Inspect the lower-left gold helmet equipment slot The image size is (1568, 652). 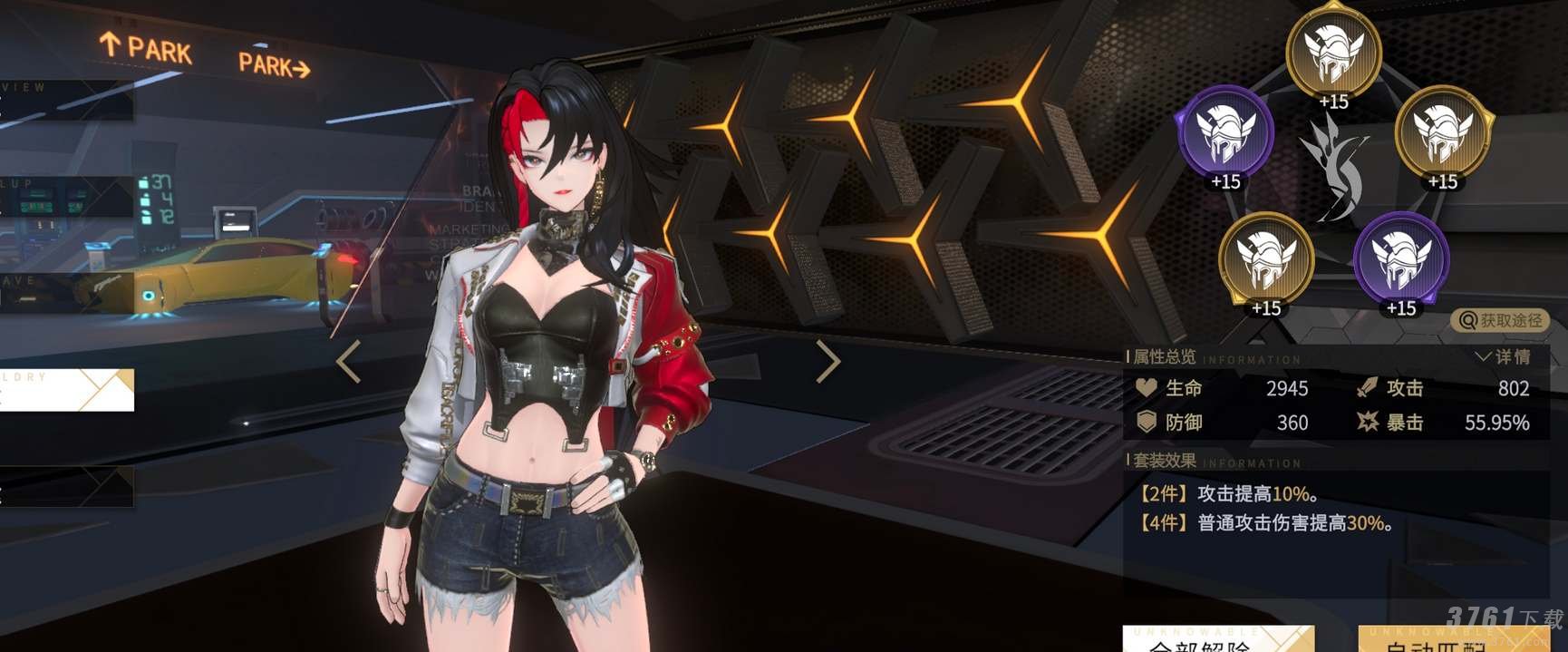[x=1266, y=259]
